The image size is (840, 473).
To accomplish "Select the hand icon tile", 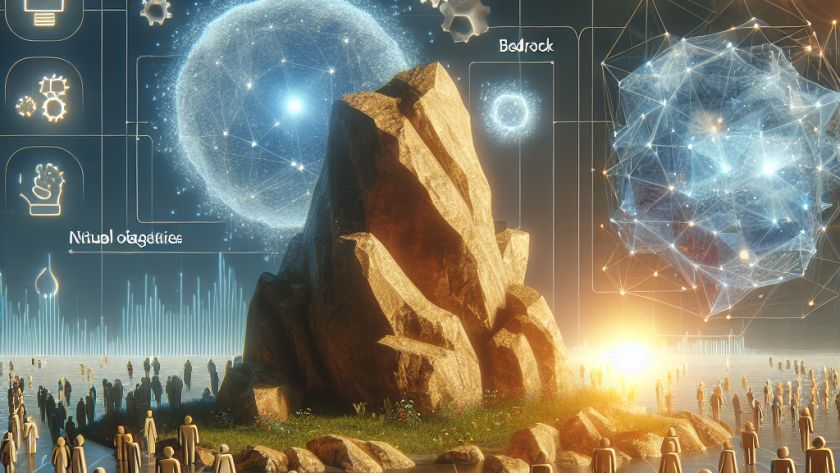I will point(42,187).
